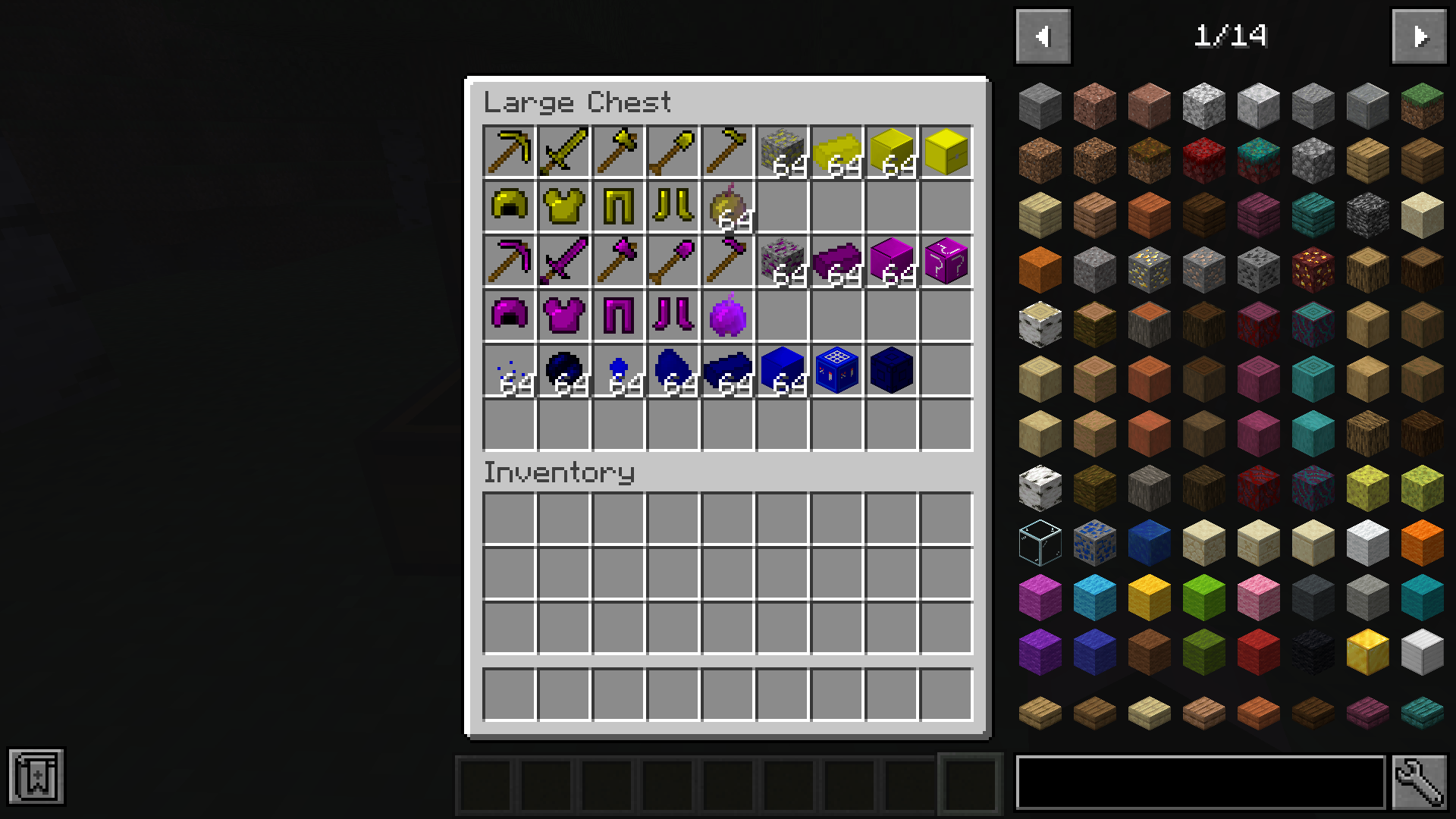Screen dimensions: 1456x819
Task: Select the lapis lazuli block stack
Action: (782, 372)
